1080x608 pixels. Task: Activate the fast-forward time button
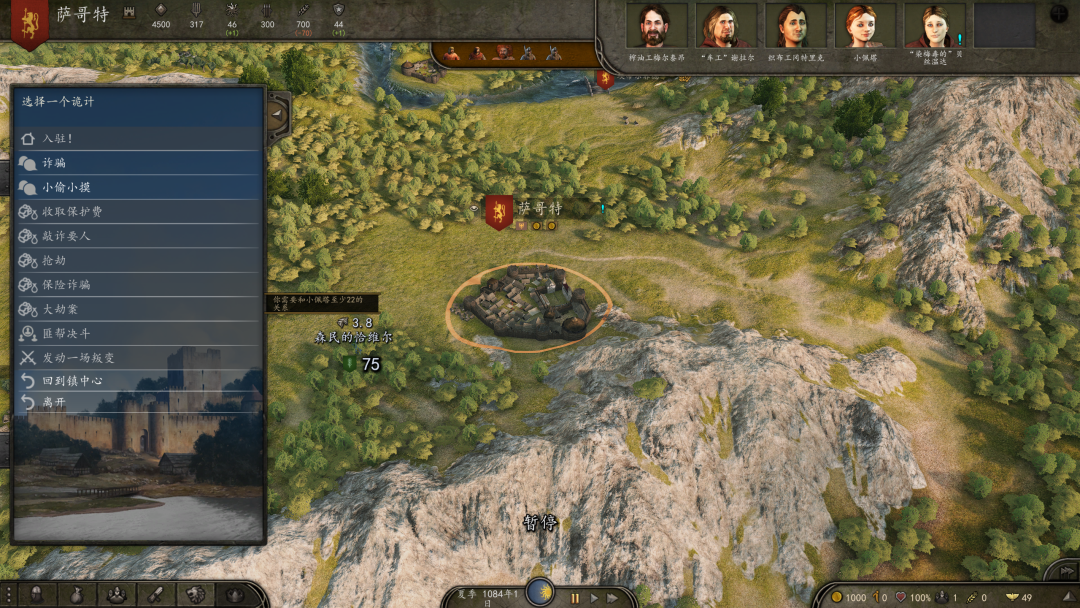tap(612, 598)
